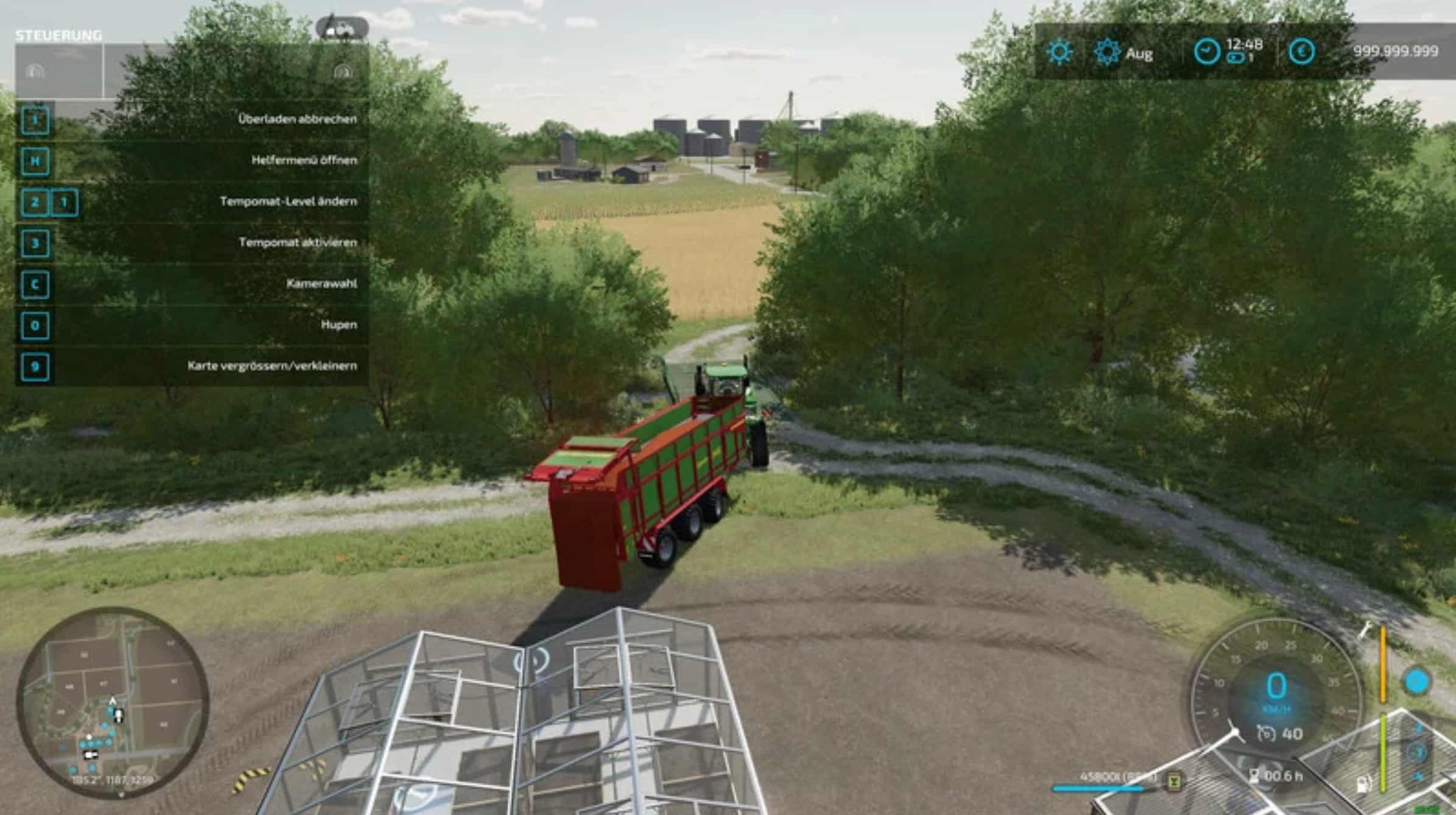Select the August season gear icon
Image resolution: width=1456 pixels, height=815 pixels.
pos(1106,52)
